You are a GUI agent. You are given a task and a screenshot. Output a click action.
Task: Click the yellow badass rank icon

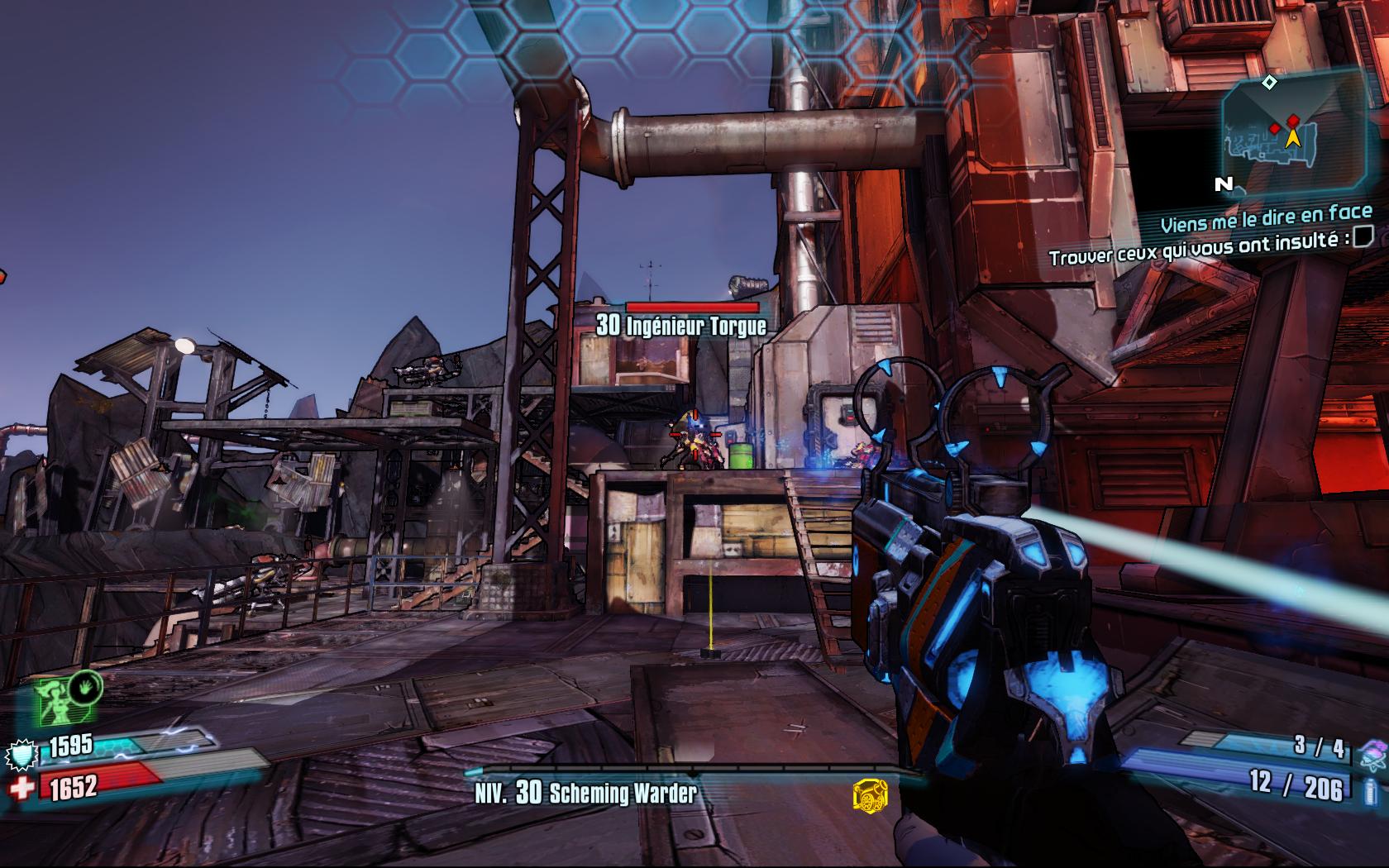(x=867, y=796)
